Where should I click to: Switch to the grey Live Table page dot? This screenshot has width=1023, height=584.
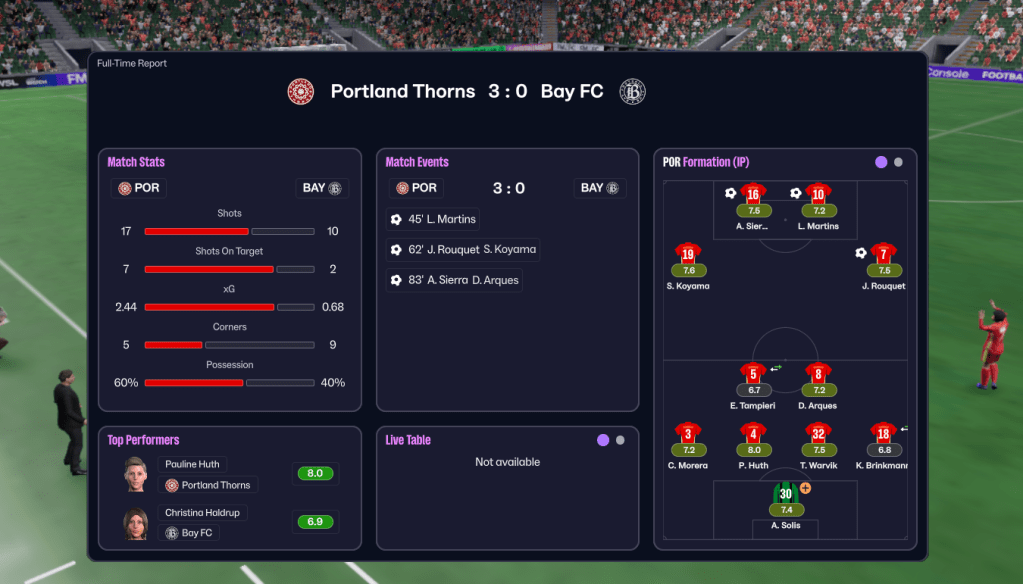pyautogui.click(x=620, y=440)
